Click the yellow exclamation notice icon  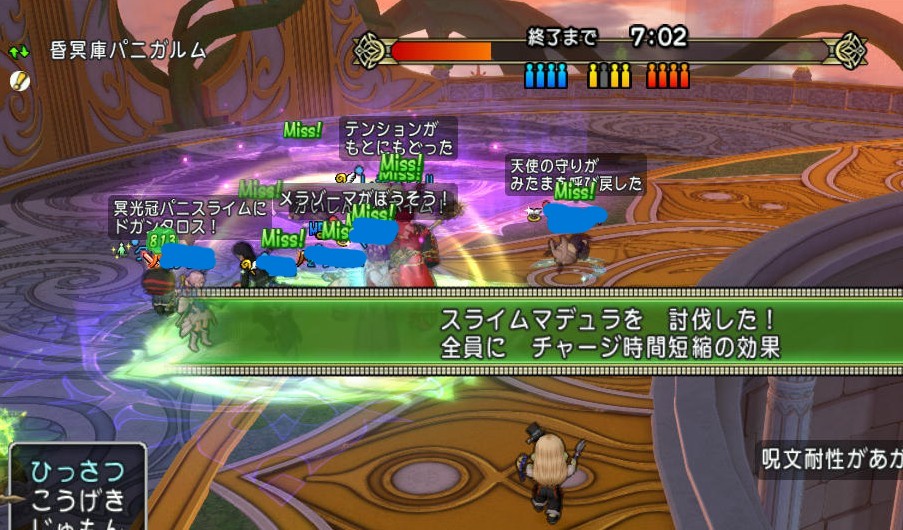click(x=22, y=80)
